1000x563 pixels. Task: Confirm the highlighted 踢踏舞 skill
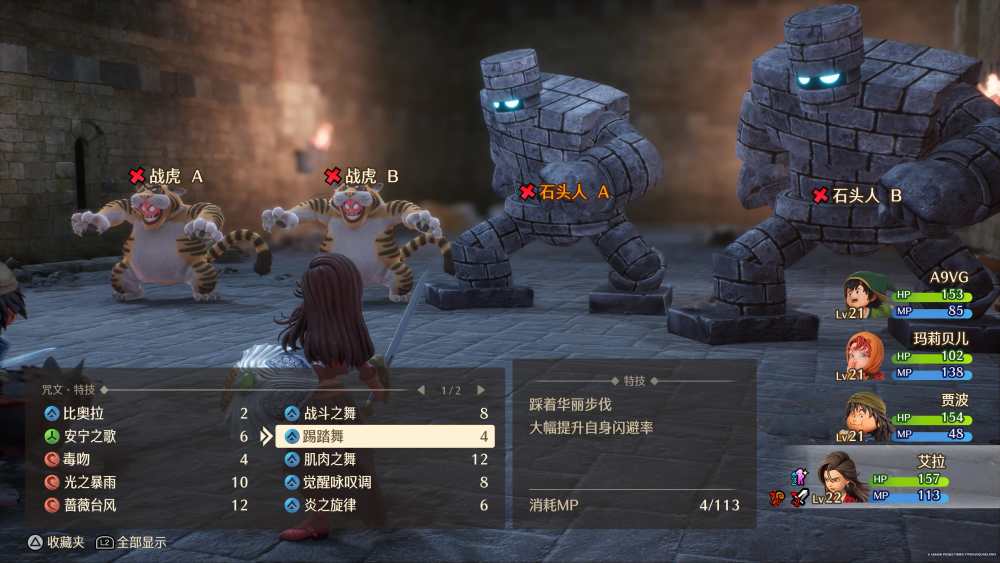pos(384,437)
